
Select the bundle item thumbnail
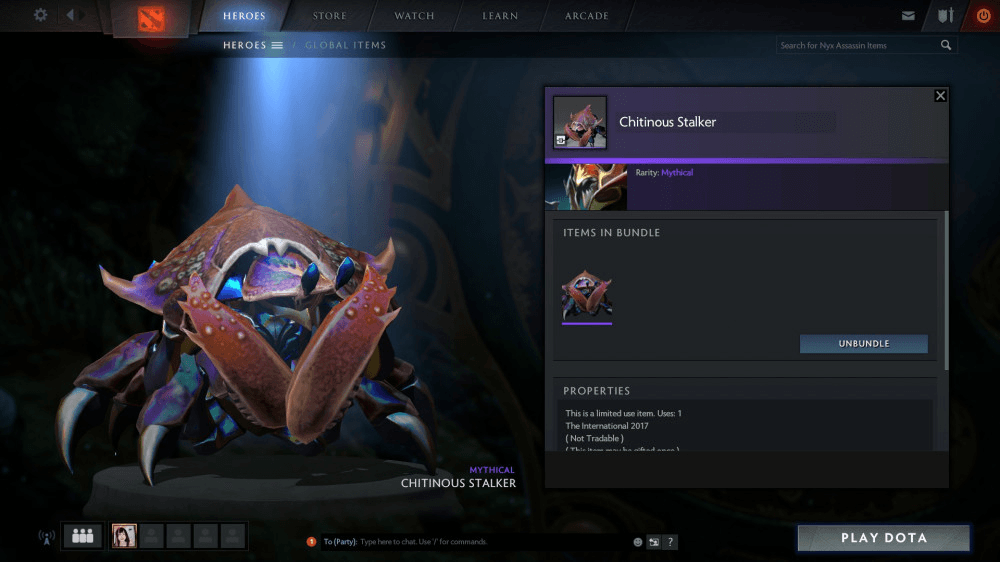pos(587,295)
